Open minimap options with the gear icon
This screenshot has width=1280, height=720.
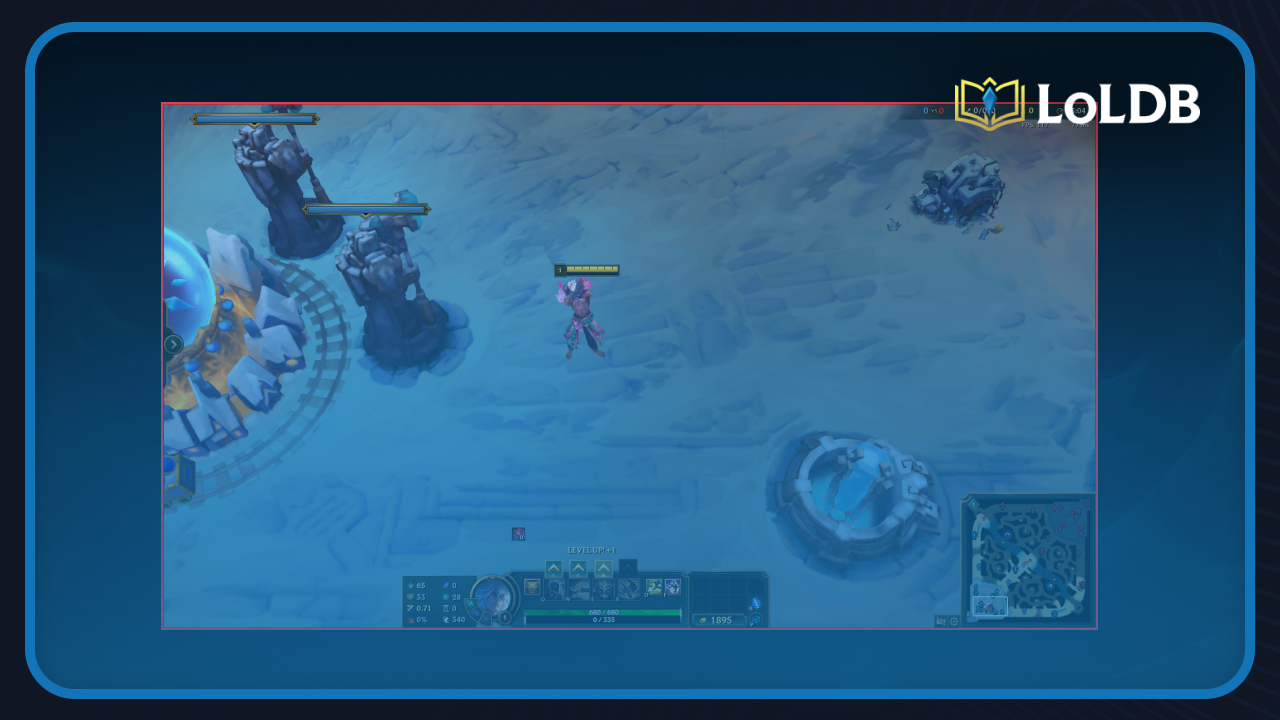953,621
